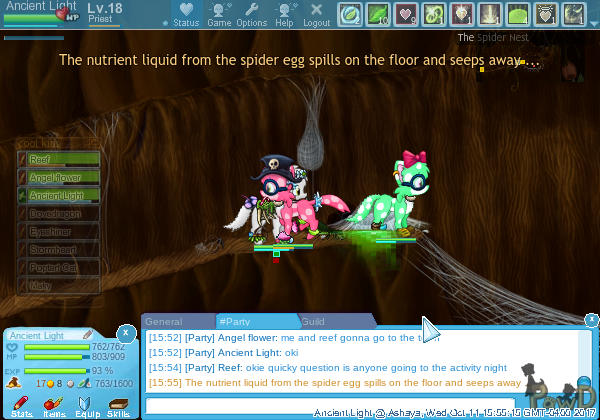600x420 pixels.
Task: Use the green leaf skill in hotbar
Action: click(379, 14)
